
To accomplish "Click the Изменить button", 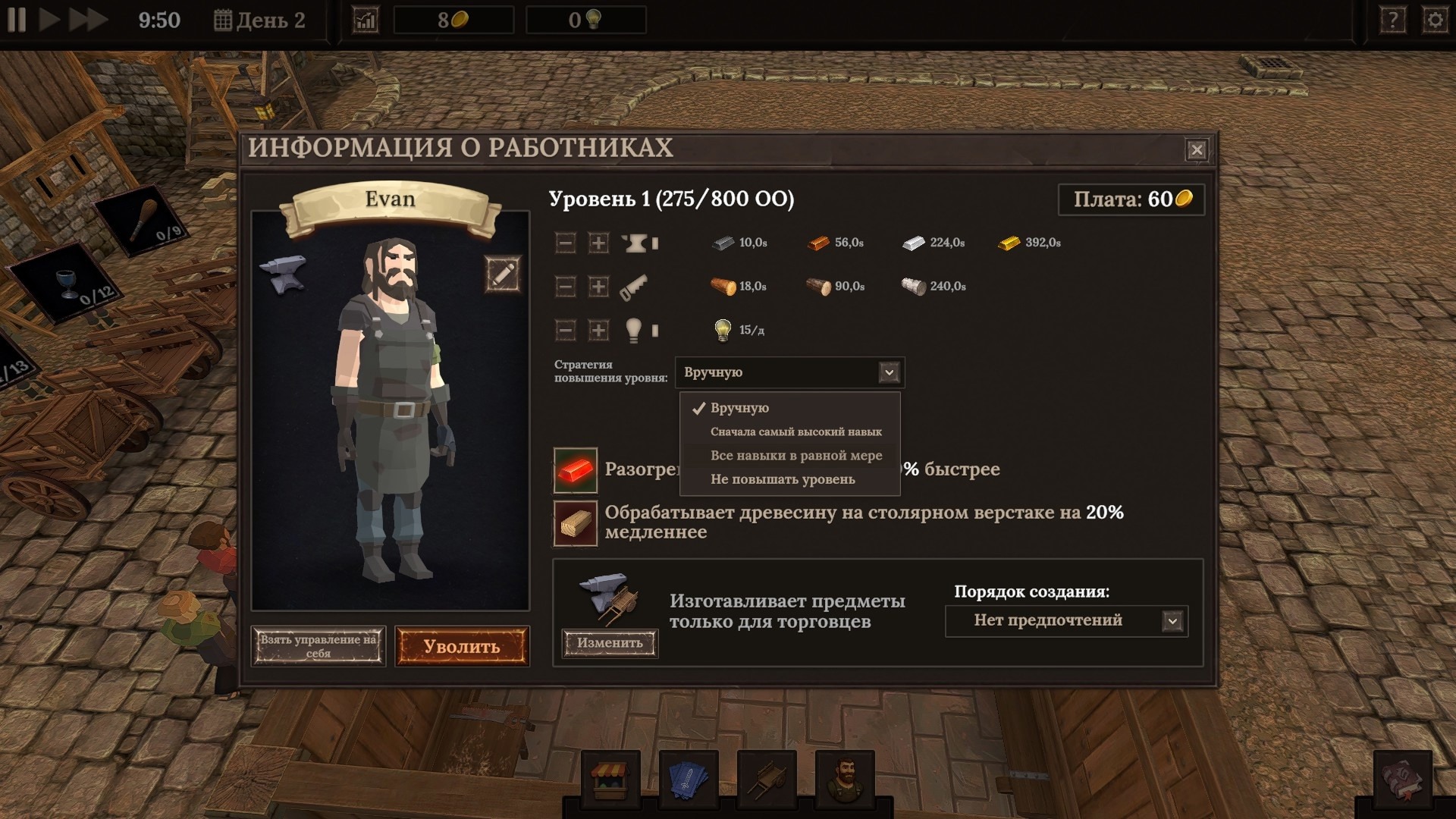I will click(x=610, y=643).
